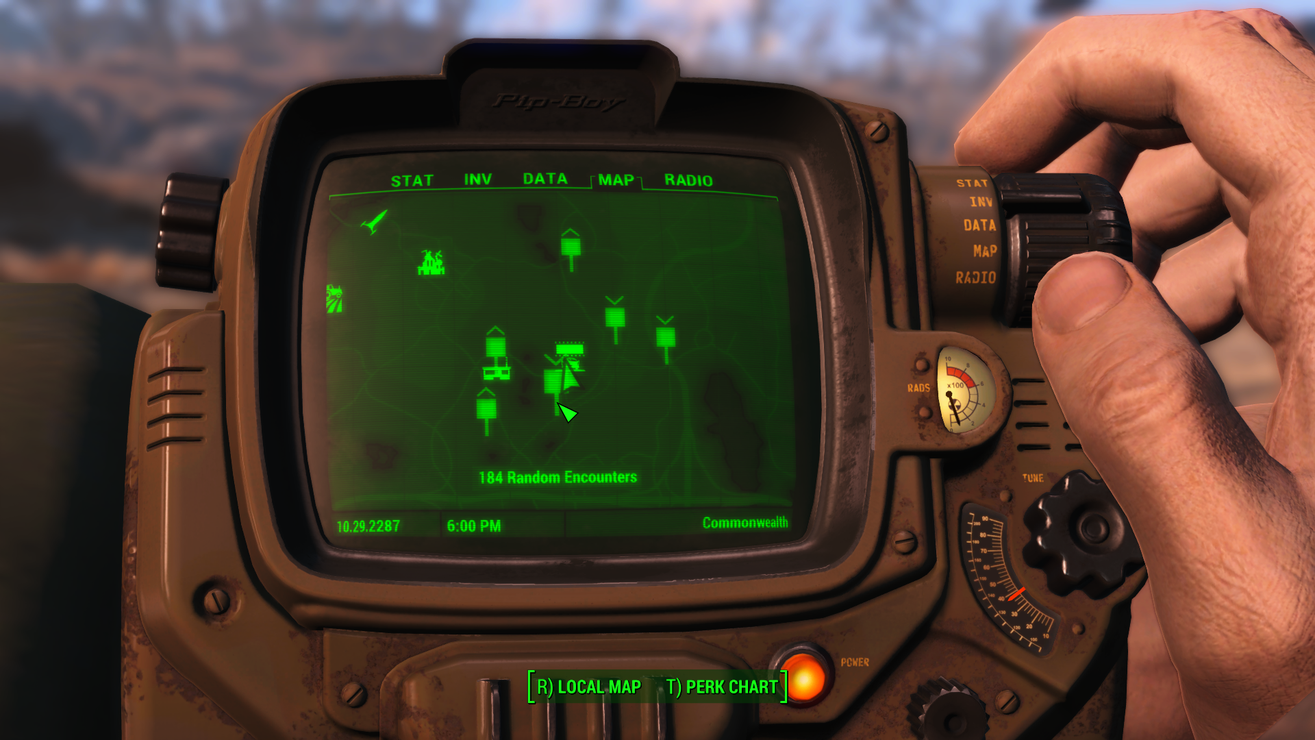Select the ruined factory map marker
Viewport: 1315px width, 740px height.
(431, 263)
